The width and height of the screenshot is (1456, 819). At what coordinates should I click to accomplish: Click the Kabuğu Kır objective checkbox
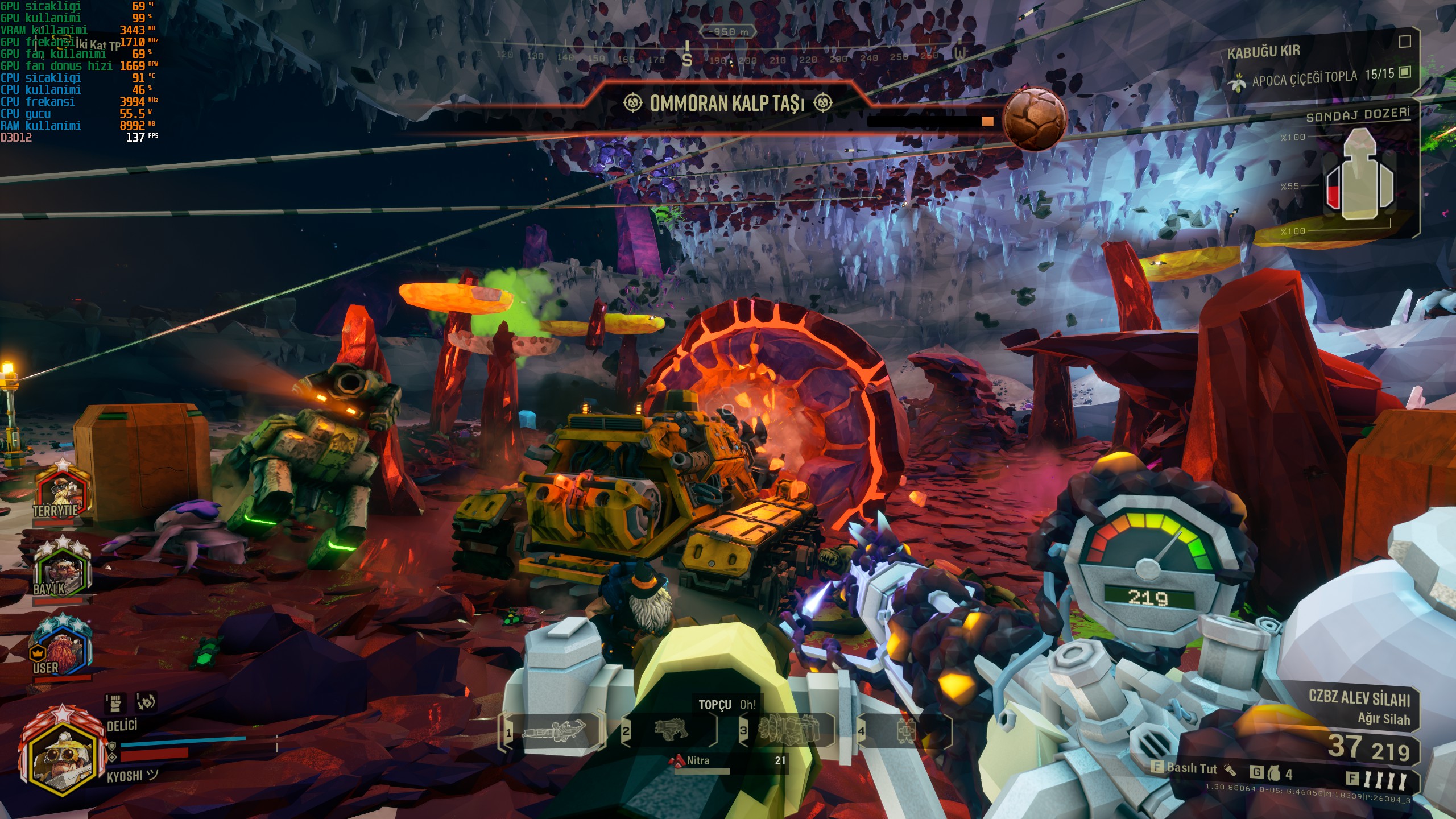[1405, 42]
